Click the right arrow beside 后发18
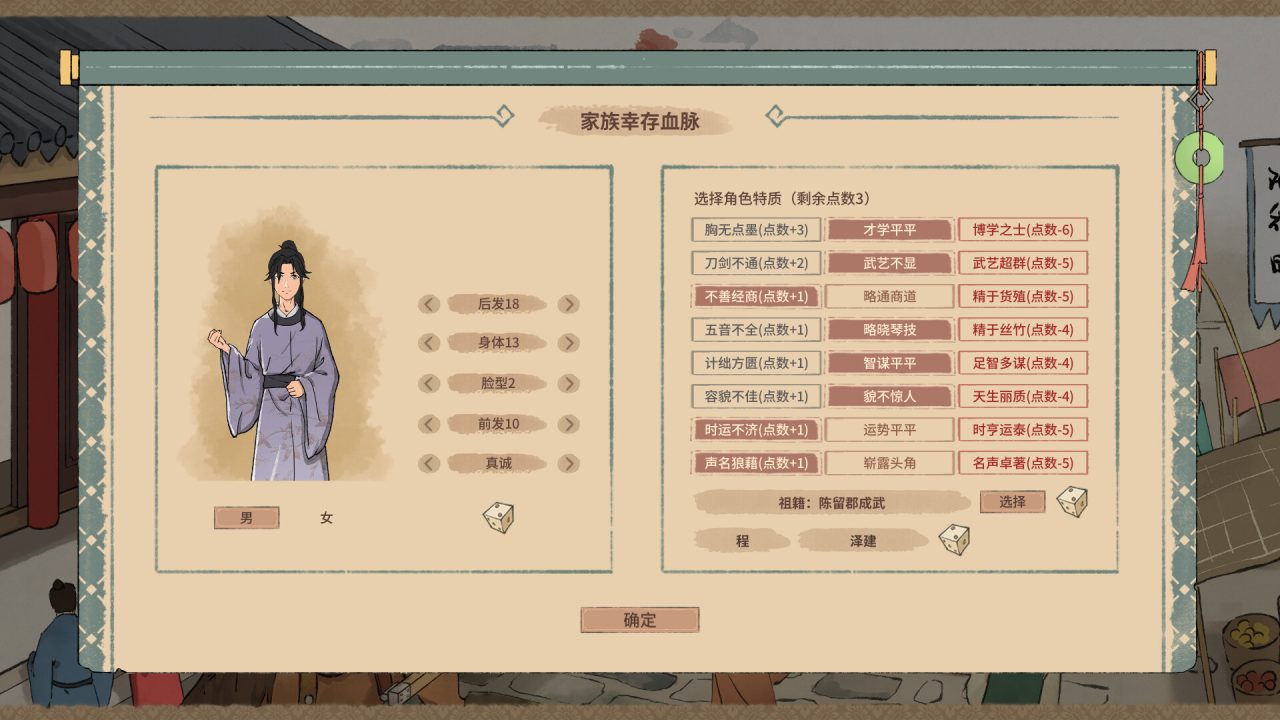Viewport: 1280px width, 720px height. click(x=570, y=302)
